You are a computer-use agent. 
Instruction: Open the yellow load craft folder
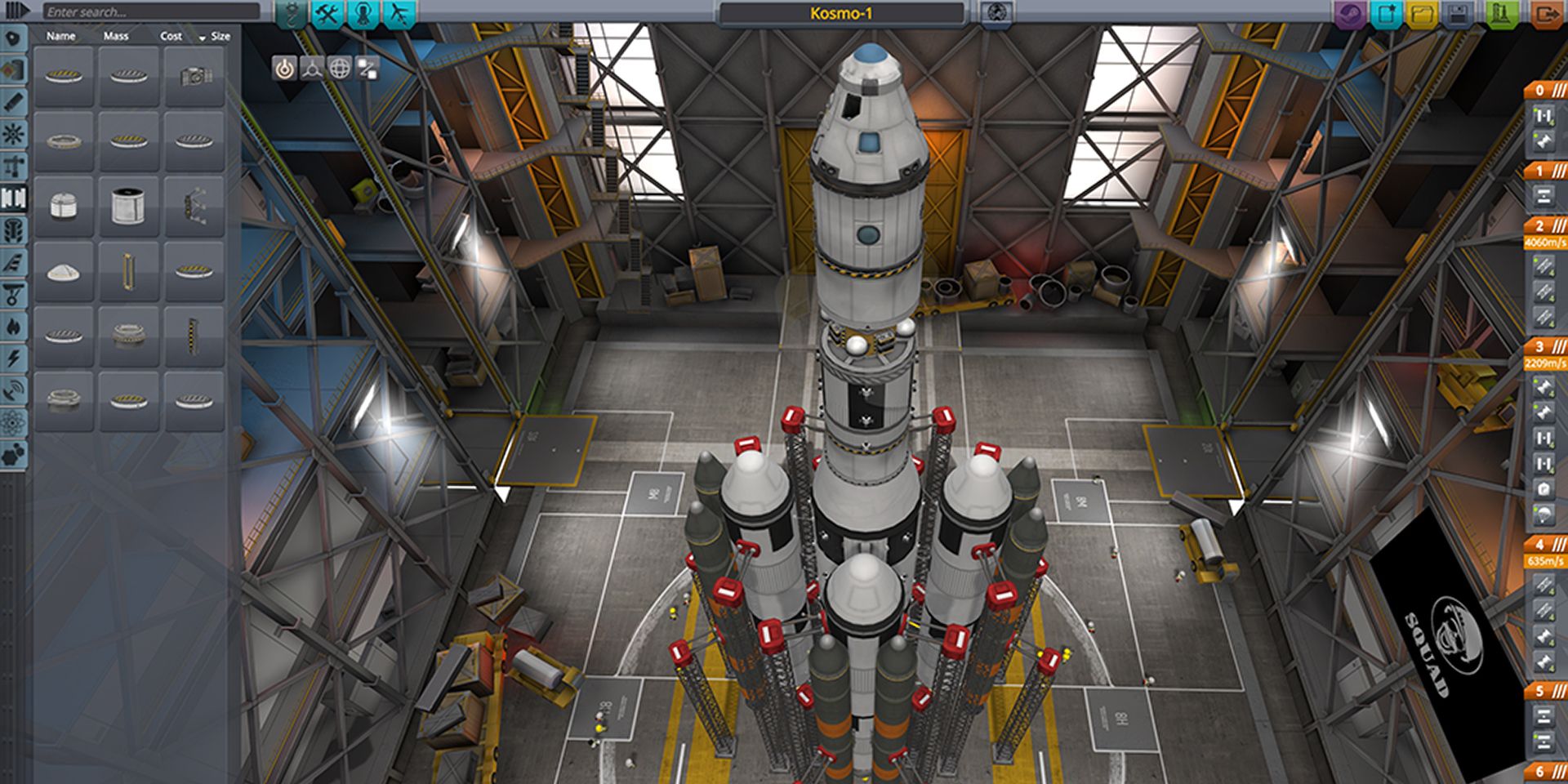[1422, 14]
